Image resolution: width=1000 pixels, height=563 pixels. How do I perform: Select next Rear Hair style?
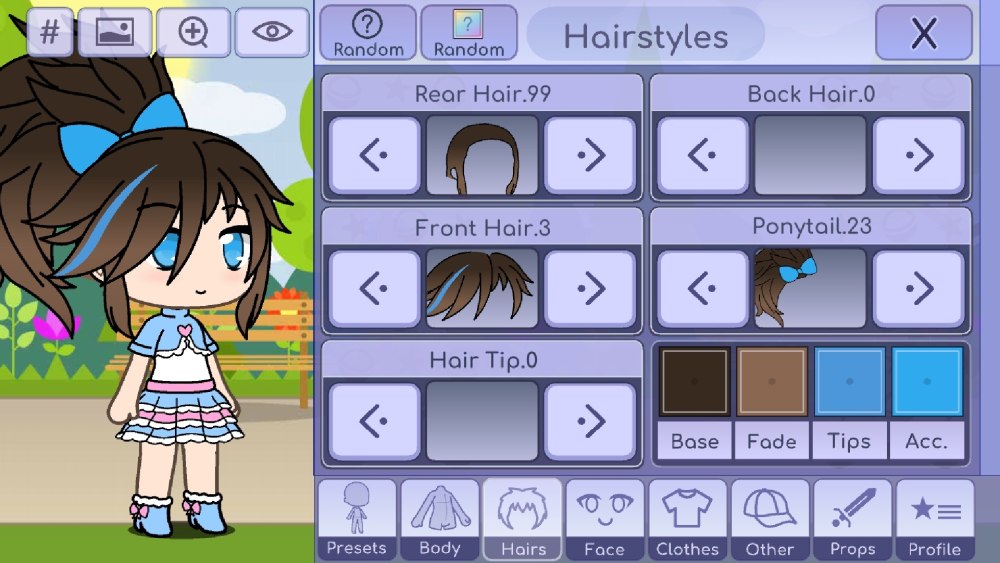(x=590, y=155)
